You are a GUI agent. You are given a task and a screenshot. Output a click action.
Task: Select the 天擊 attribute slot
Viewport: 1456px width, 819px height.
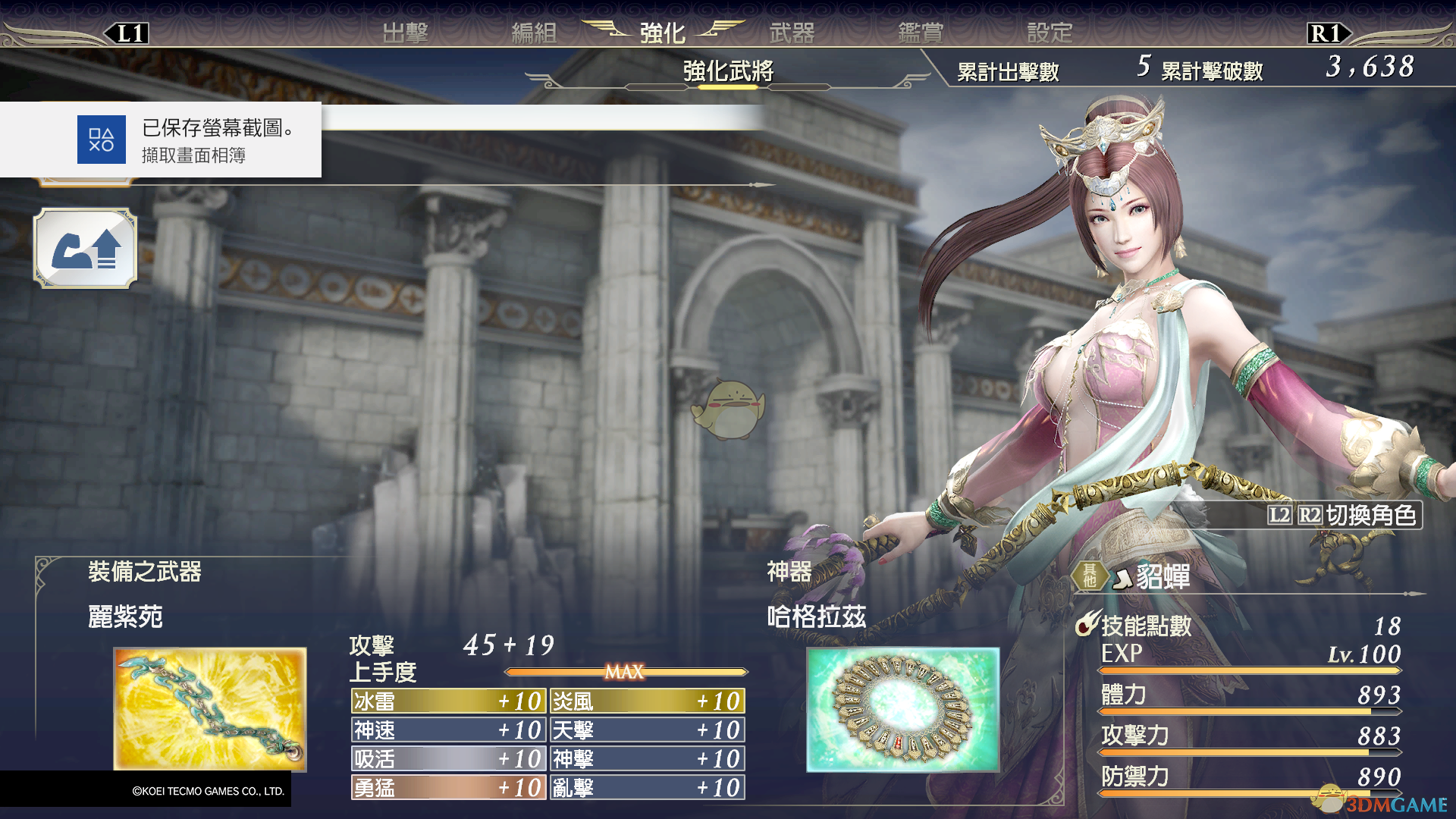point(647,730)
